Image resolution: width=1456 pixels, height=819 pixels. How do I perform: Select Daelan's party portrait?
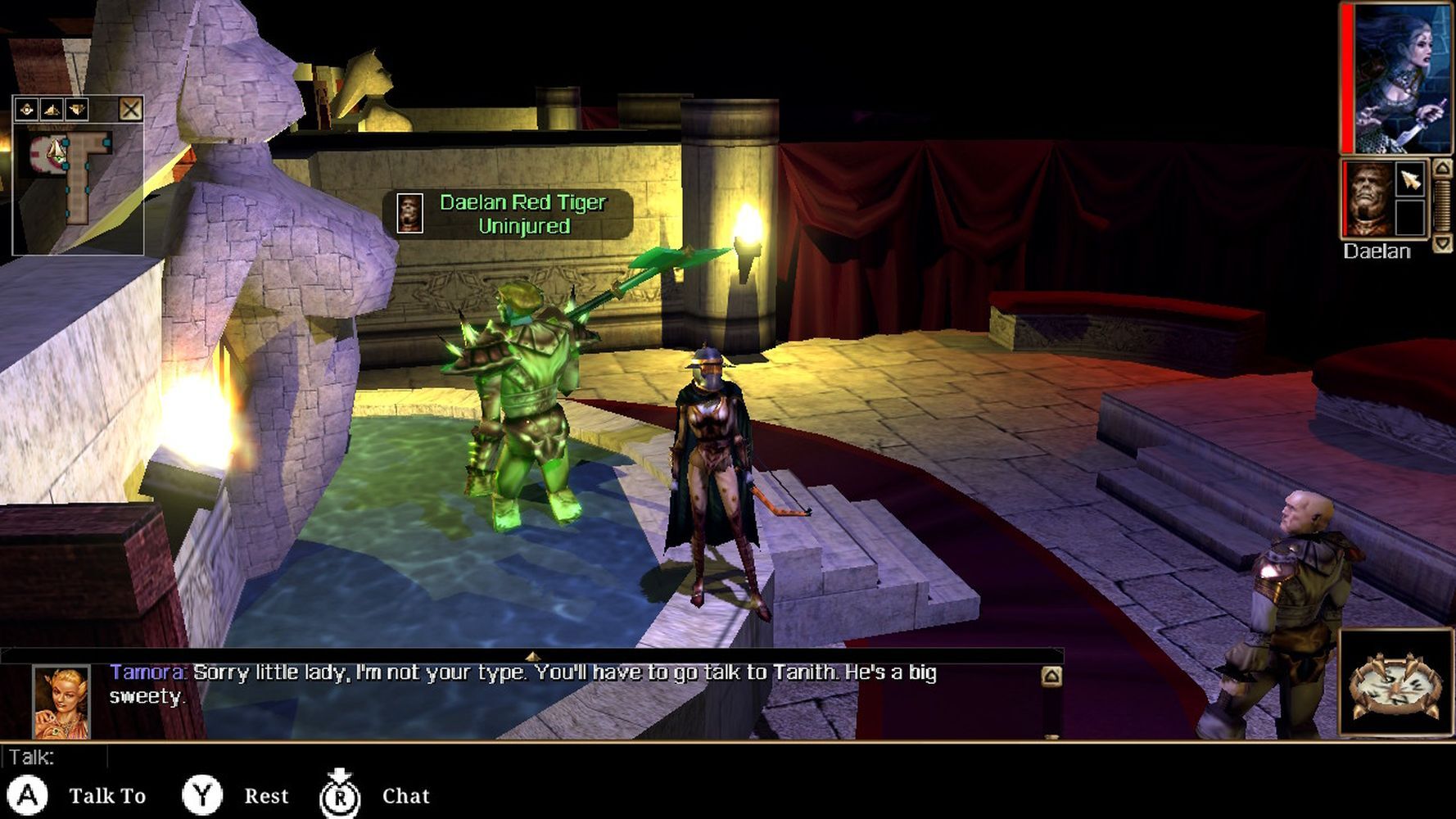1367,199
